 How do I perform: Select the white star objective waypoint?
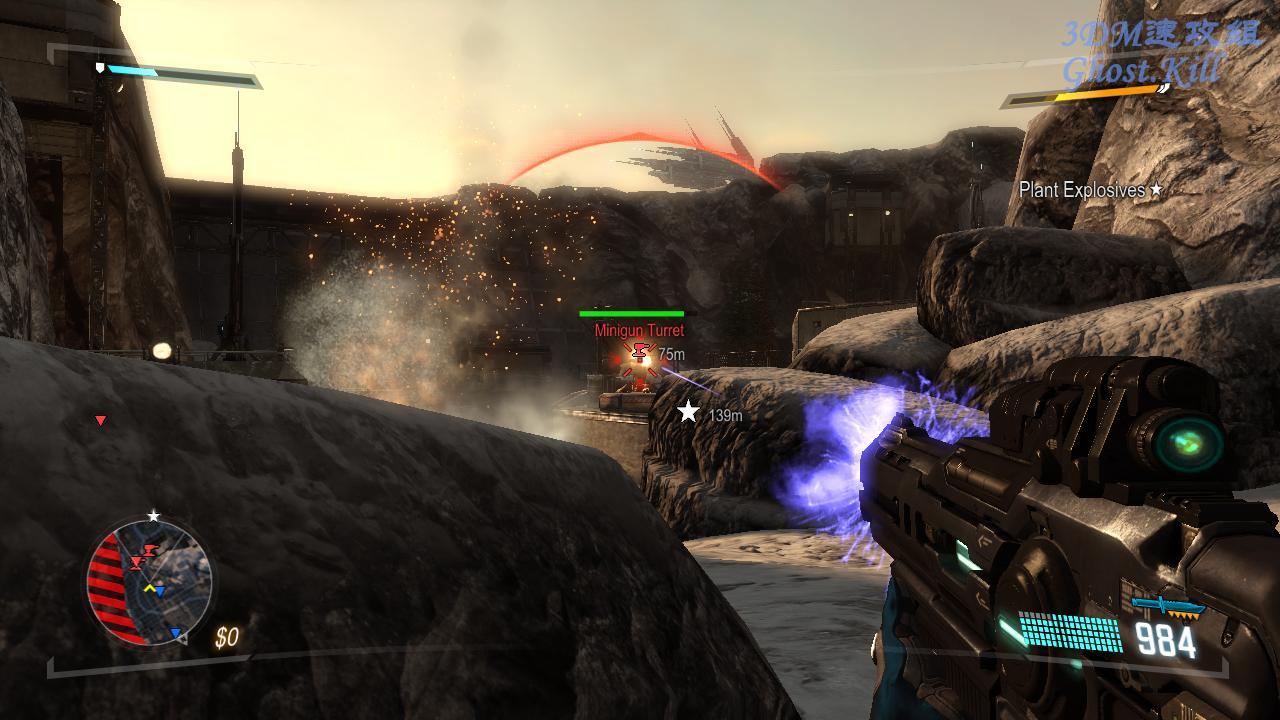tap(688, 411)
